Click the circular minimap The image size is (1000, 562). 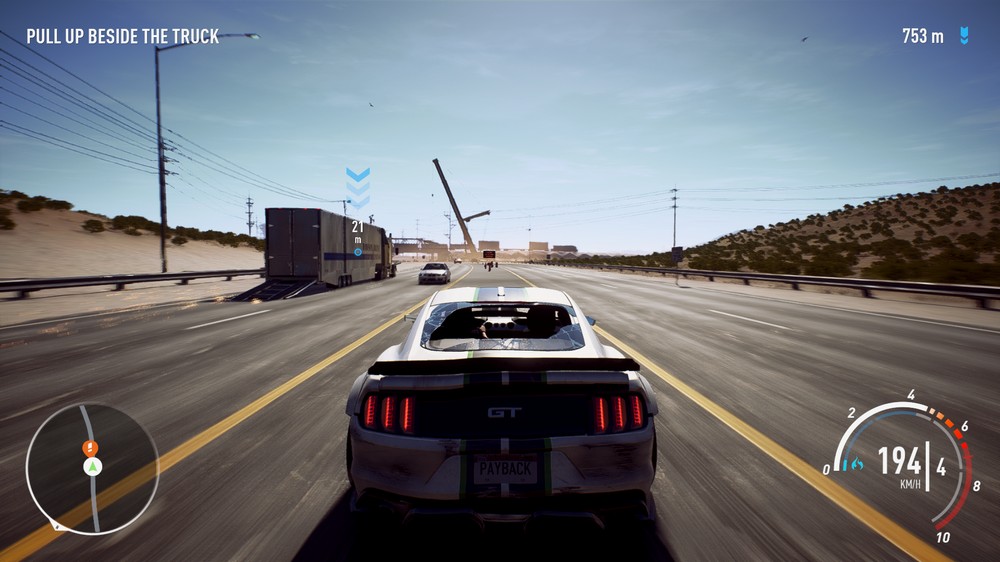click(x=92, y=468)
